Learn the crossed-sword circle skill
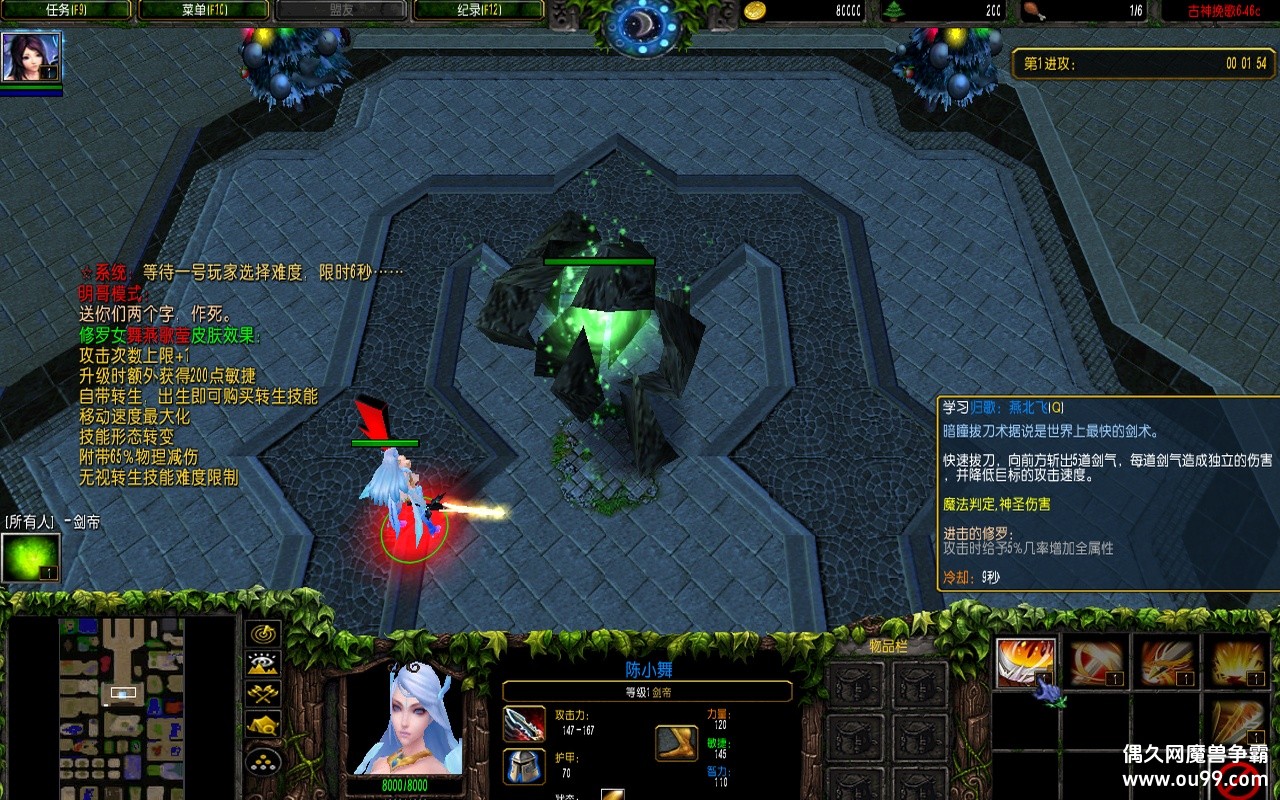This screenshot has height=800, width=1280. 1095,663
